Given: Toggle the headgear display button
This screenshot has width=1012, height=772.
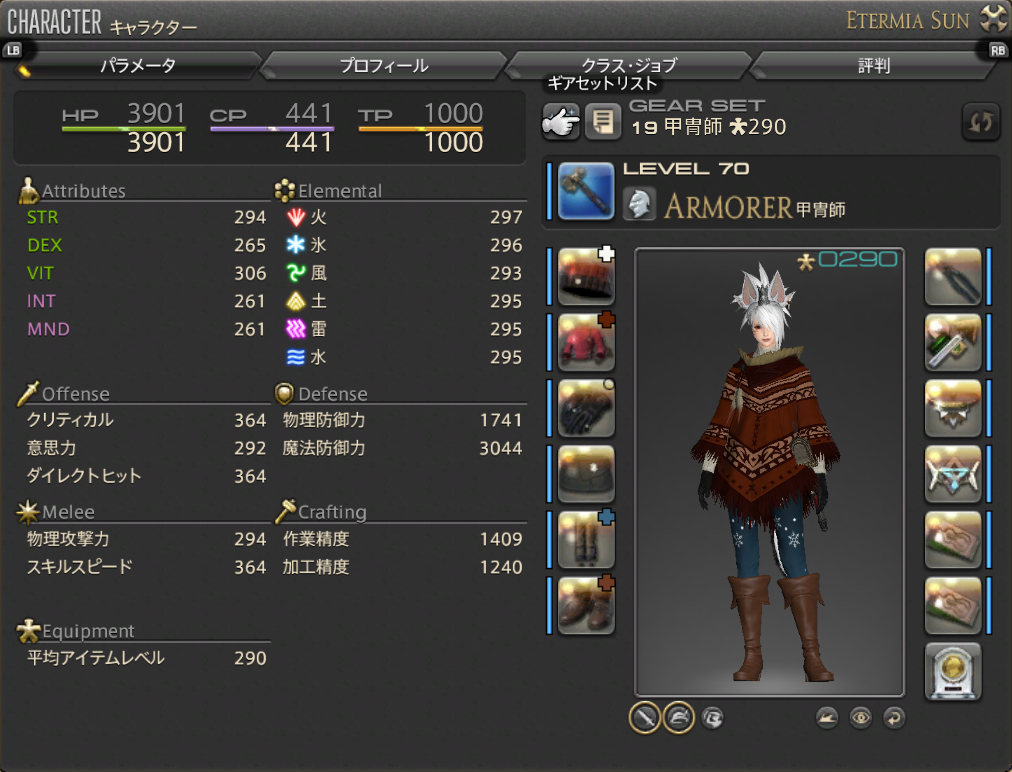Looking at the screenshot, I should coord(679,717).
